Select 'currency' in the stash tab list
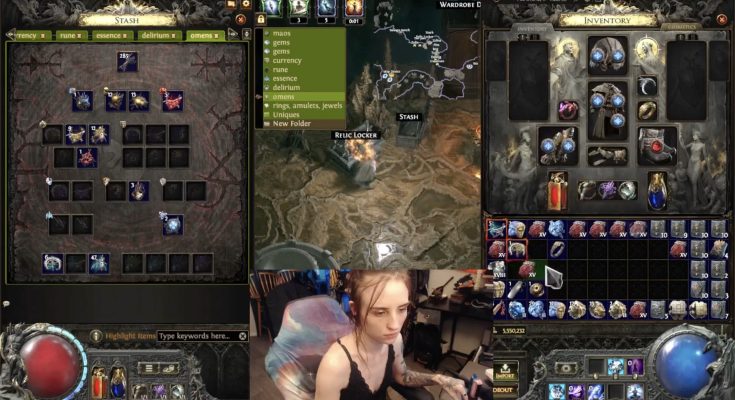735x400 pixels. coord(290,60)
